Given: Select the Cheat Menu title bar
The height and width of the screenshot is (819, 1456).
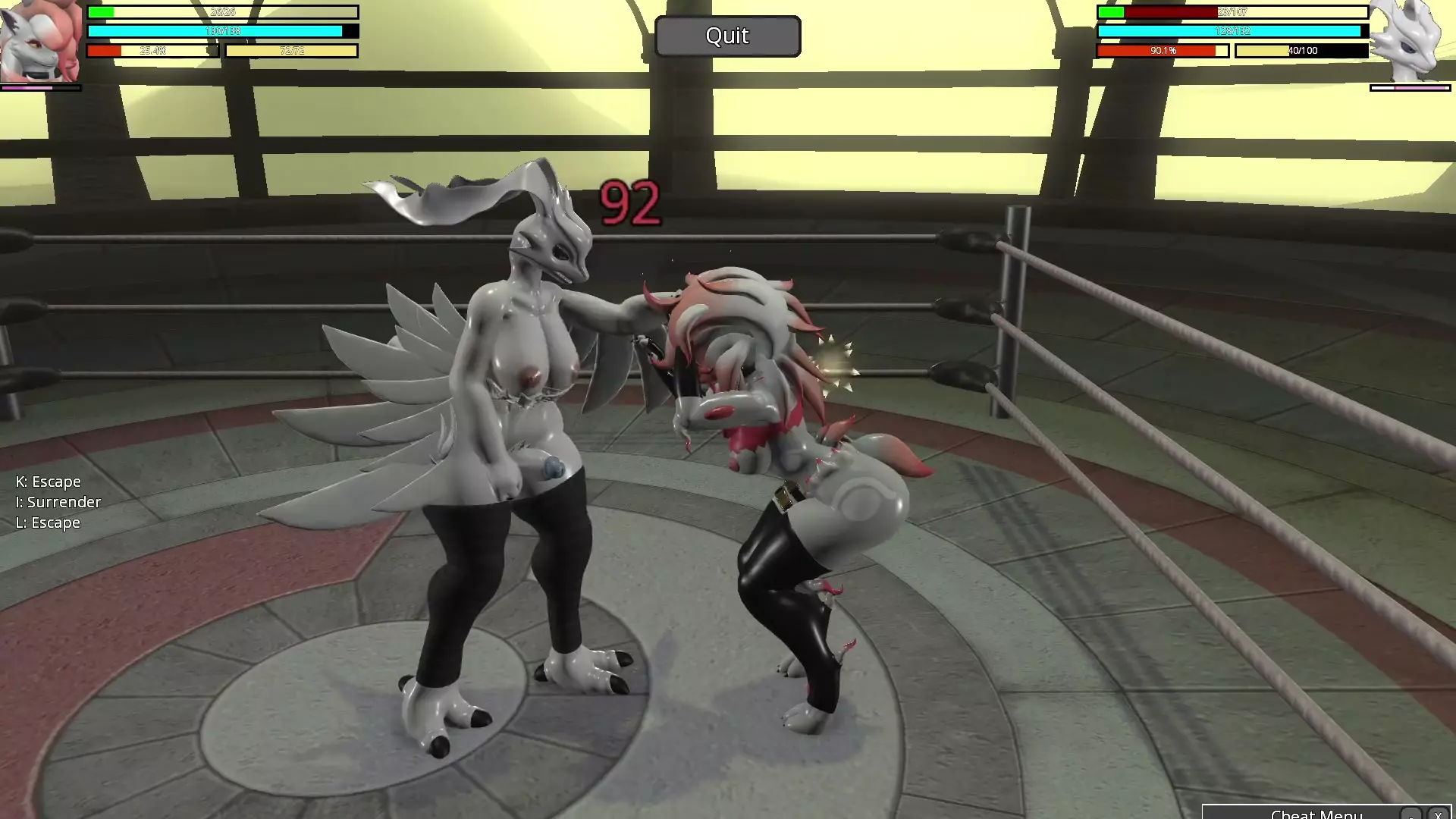Looking at the screenshot, I should [1316, 814].
